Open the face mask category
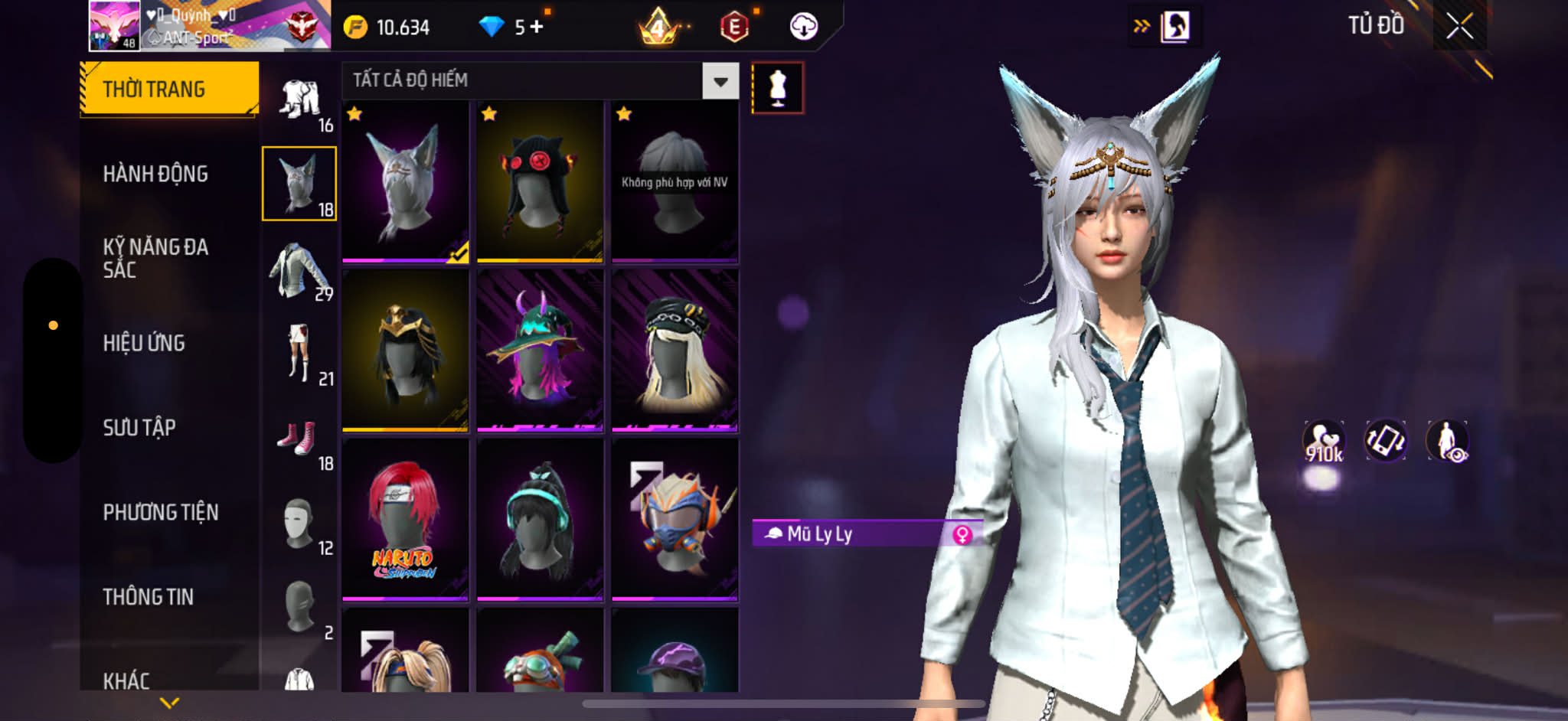This screenshot has height=721, width=1568. click(x=300, y=524)
